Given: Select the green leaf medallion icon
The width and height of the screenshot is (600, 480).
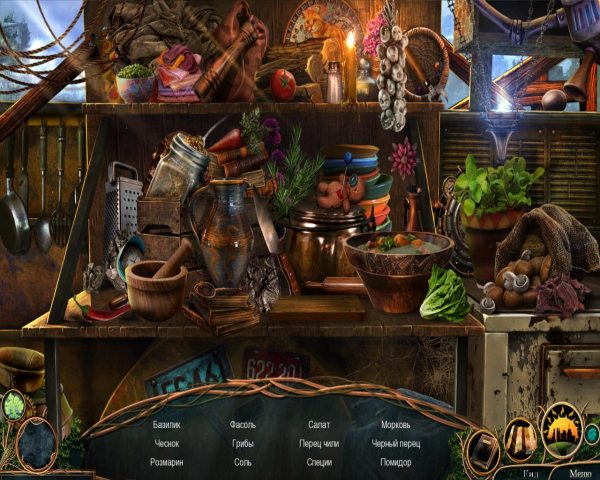Looking at the screenshot, I should [14, 406].
